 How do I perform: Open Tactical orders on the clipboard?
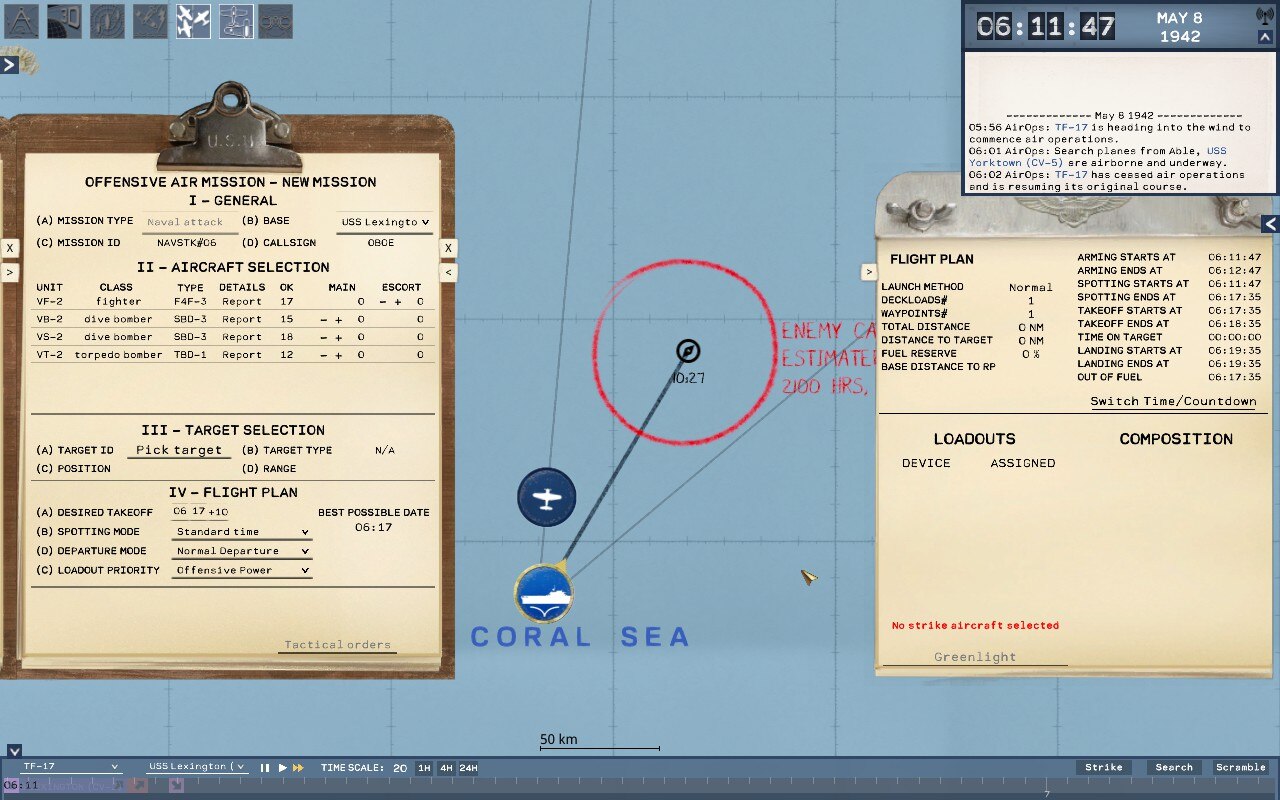pyautogui.click(x=337, y=645)
